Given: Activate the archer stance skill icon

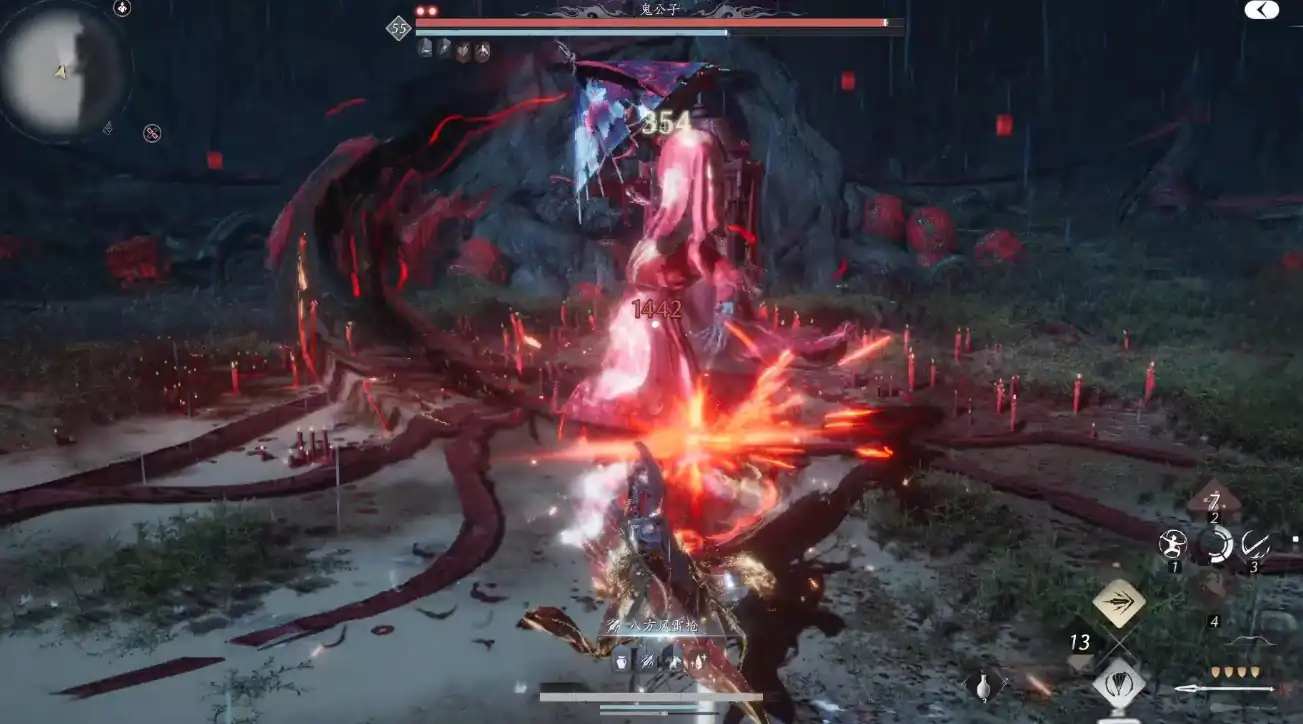Looking at the screenshot, I should pos(1173,544).
